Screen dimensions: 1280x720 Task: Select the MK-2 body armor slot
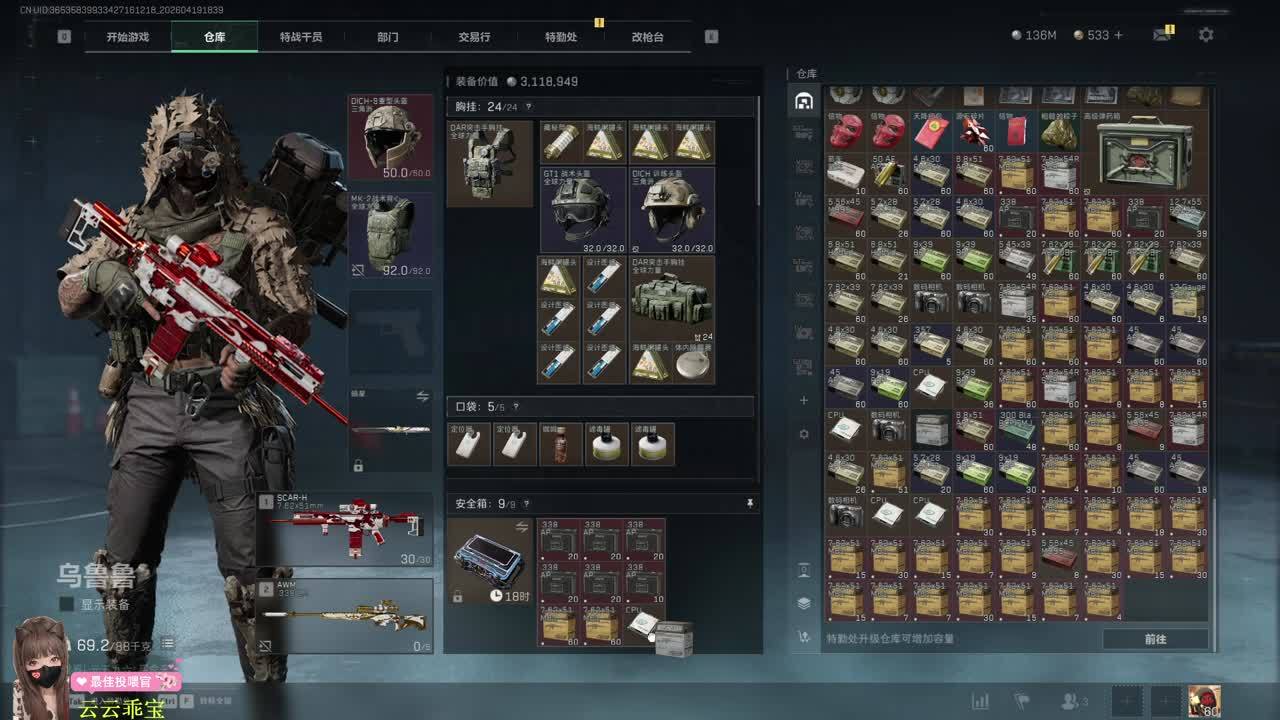point(390,234)
